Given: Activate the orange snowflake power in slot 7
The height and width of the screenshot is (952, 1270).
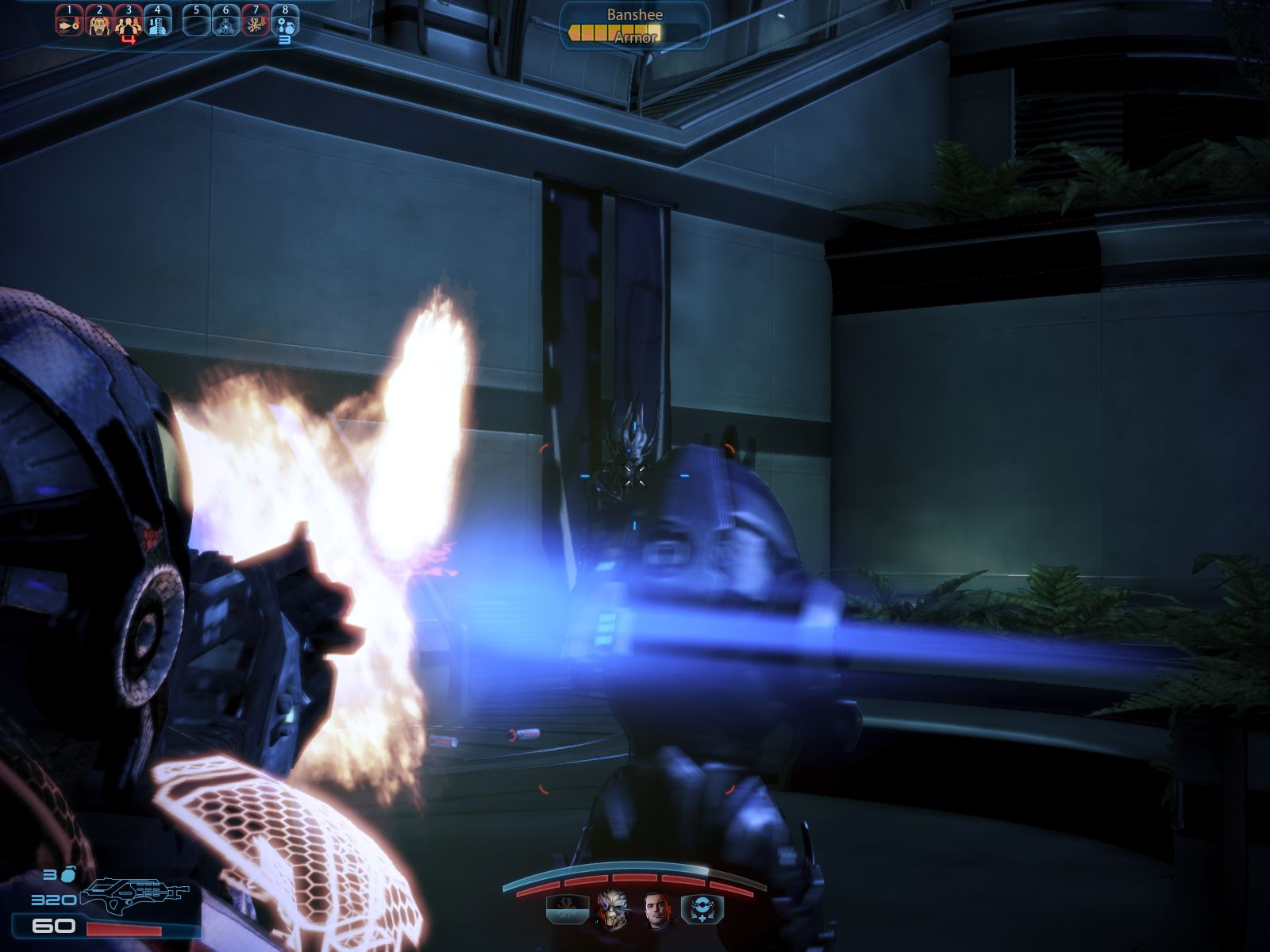Looking at the screenshot, I should (x=256, y=24).
